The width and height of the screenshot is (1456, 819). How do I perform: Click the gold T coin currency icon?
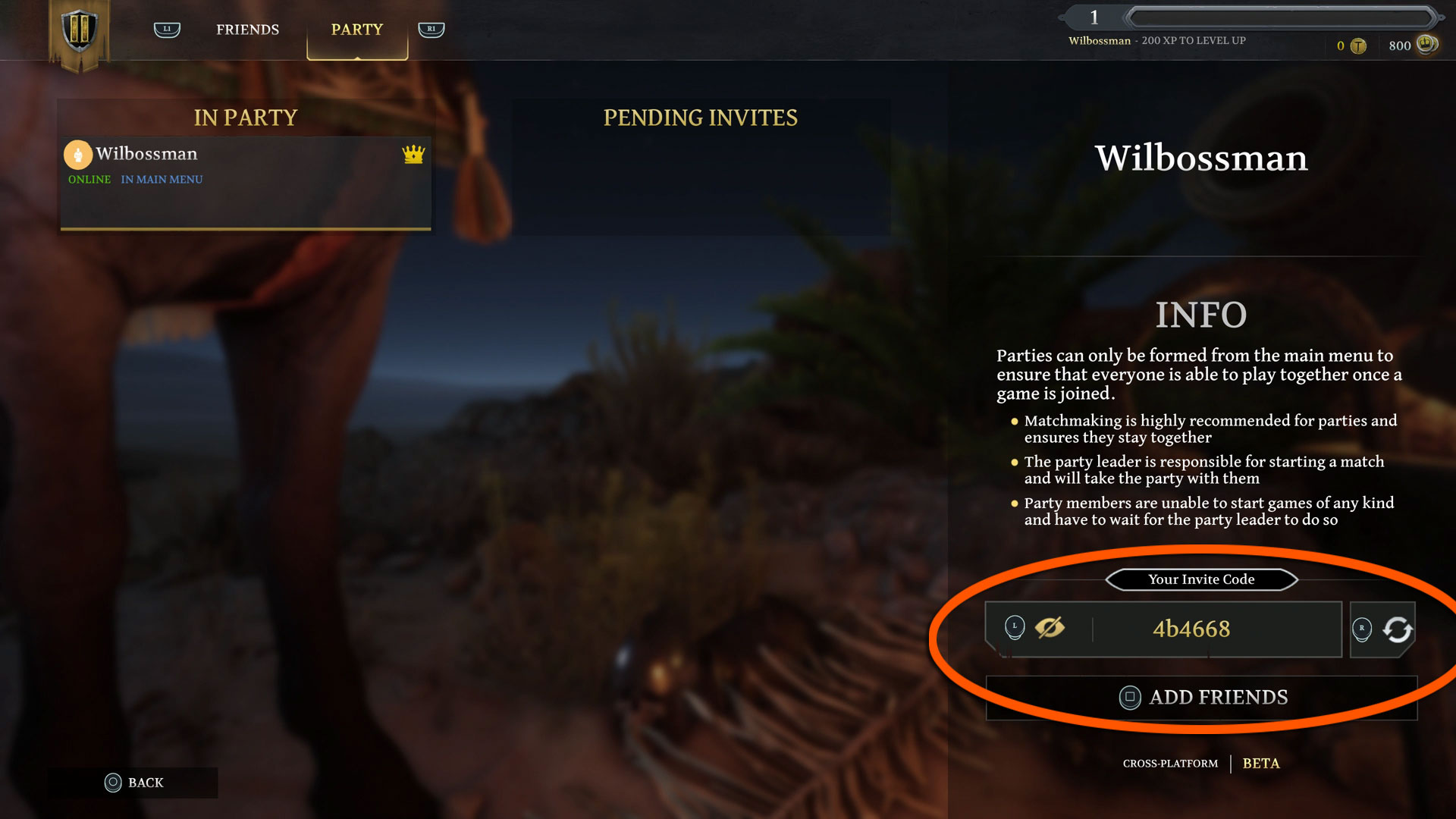click(1360, 45)
